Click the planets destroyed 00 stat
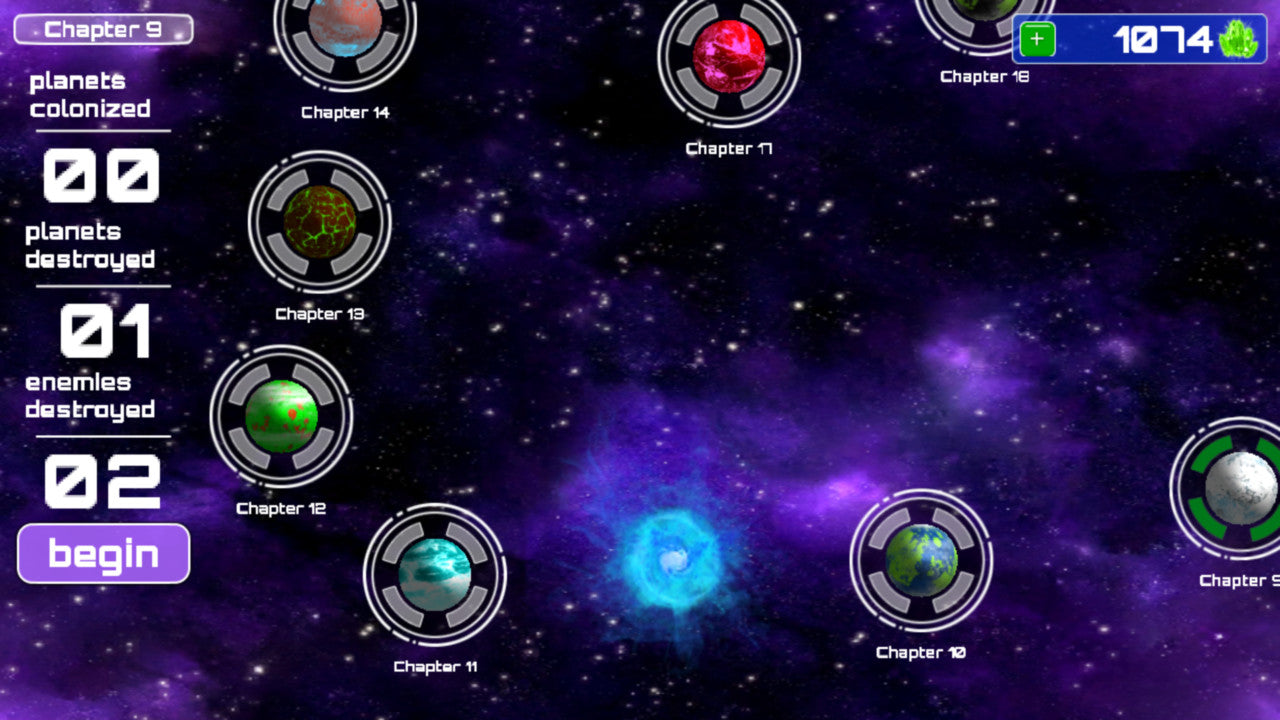The height and width of the screenshot is (720, 1280). tap(100, 175)
